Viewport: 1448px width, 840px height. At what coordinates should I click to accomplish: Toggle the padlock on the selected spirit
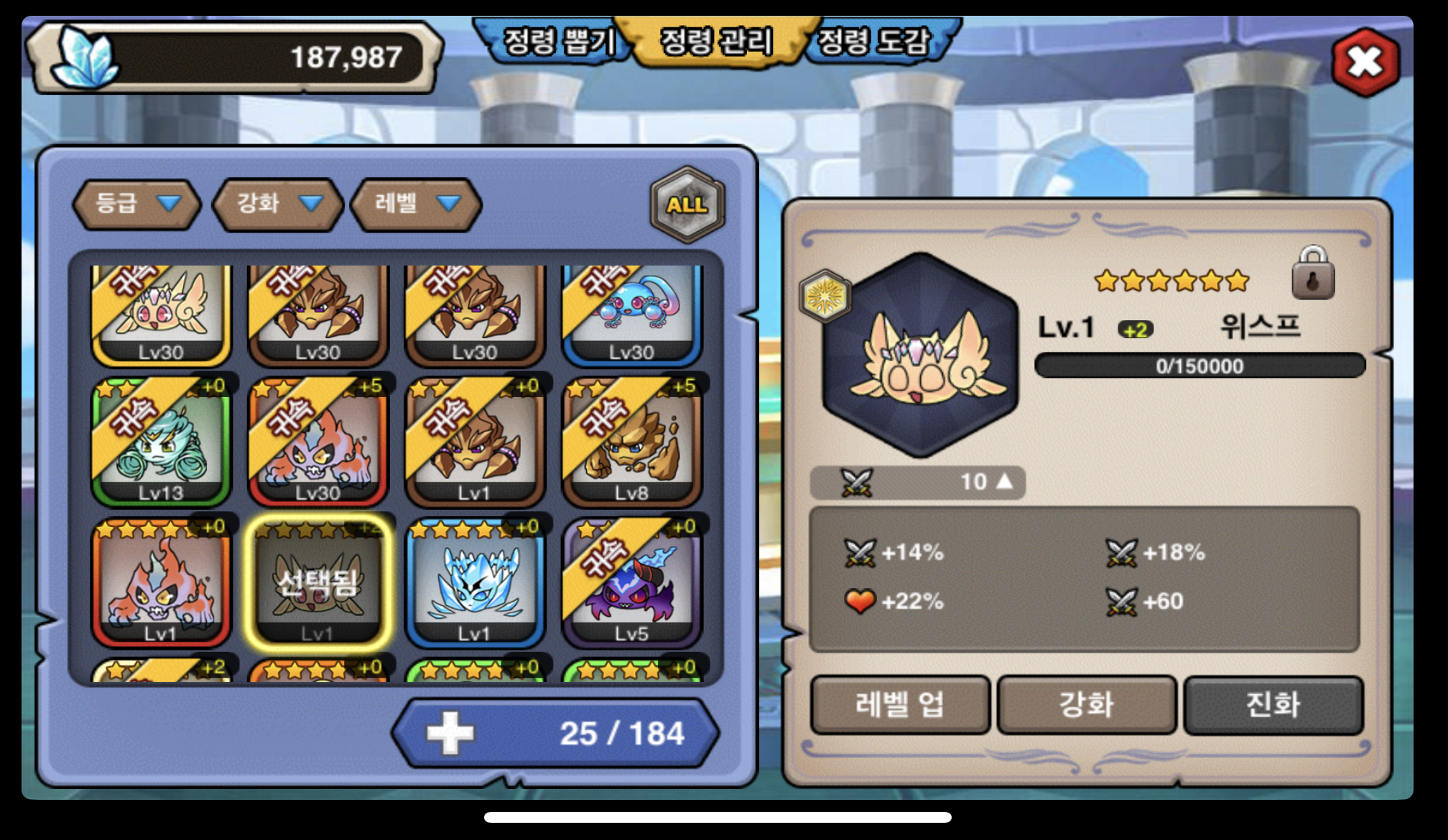click(x=1312, y=274)
